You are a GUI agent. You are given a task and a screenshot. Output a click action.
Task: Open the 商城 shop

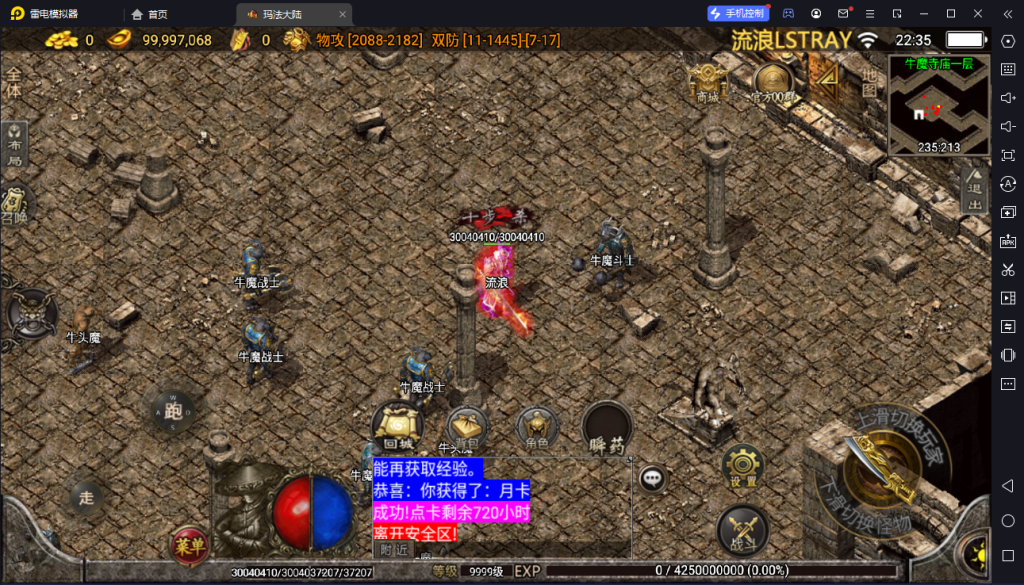707,81
